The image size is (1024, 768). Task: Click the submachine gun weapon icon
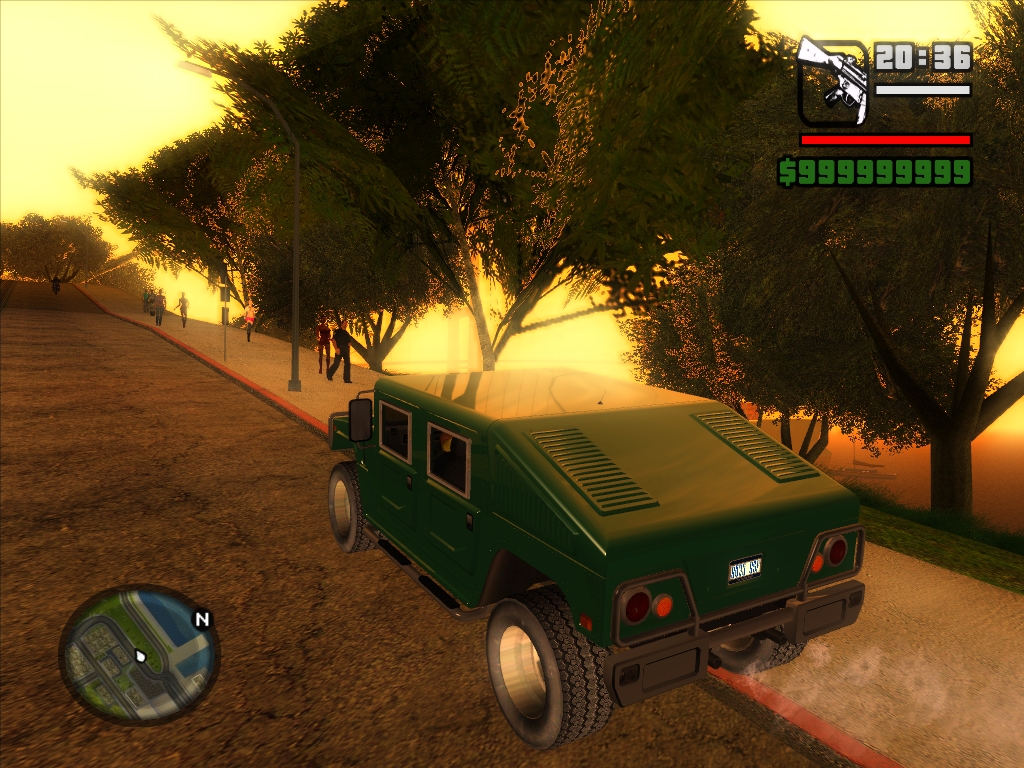pyautogui.click(x=832, y=81)
